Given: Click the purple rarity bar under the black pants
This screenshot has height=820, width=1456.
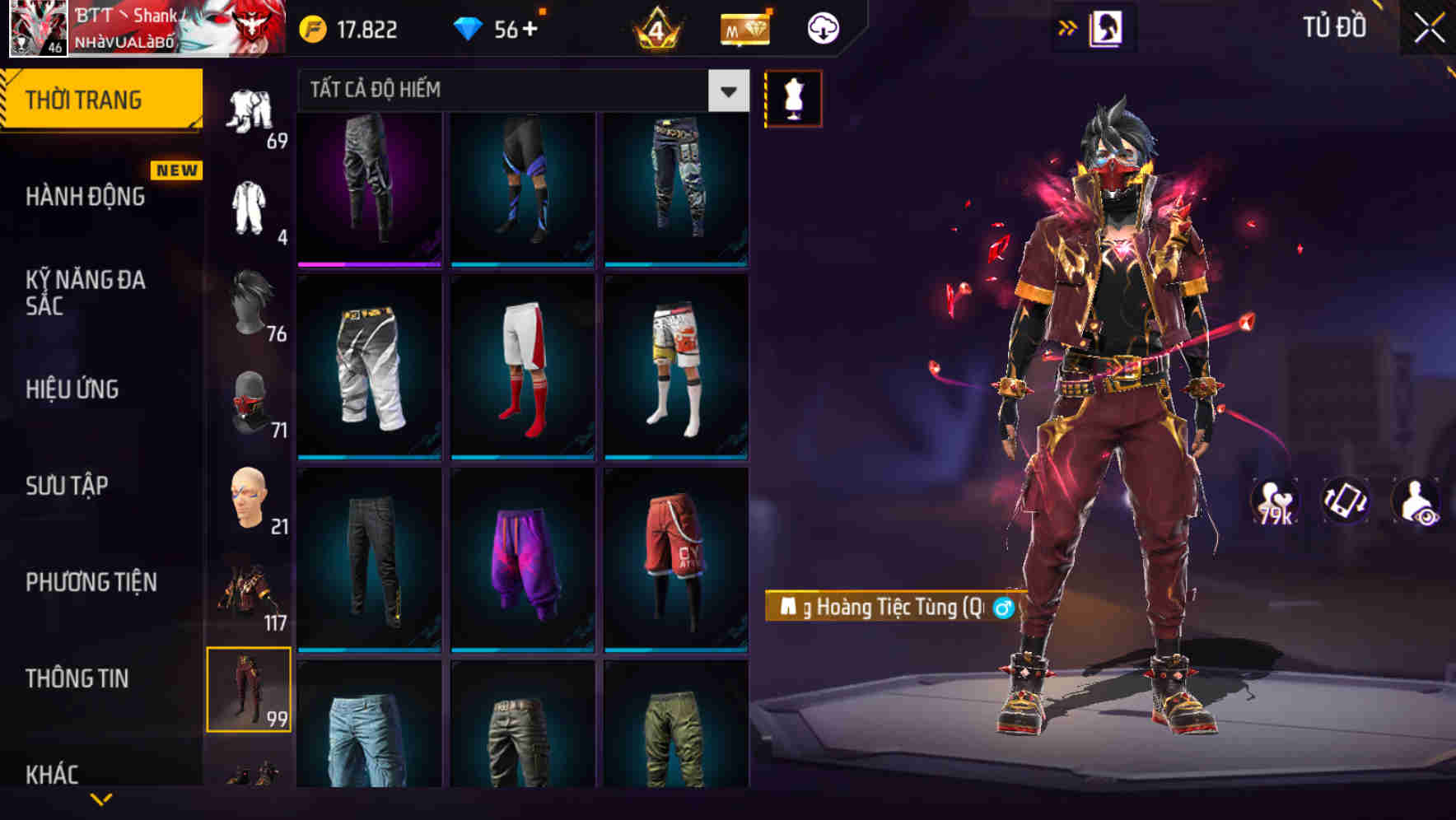Looking at the screenshot, I should [x=369, y=264].
